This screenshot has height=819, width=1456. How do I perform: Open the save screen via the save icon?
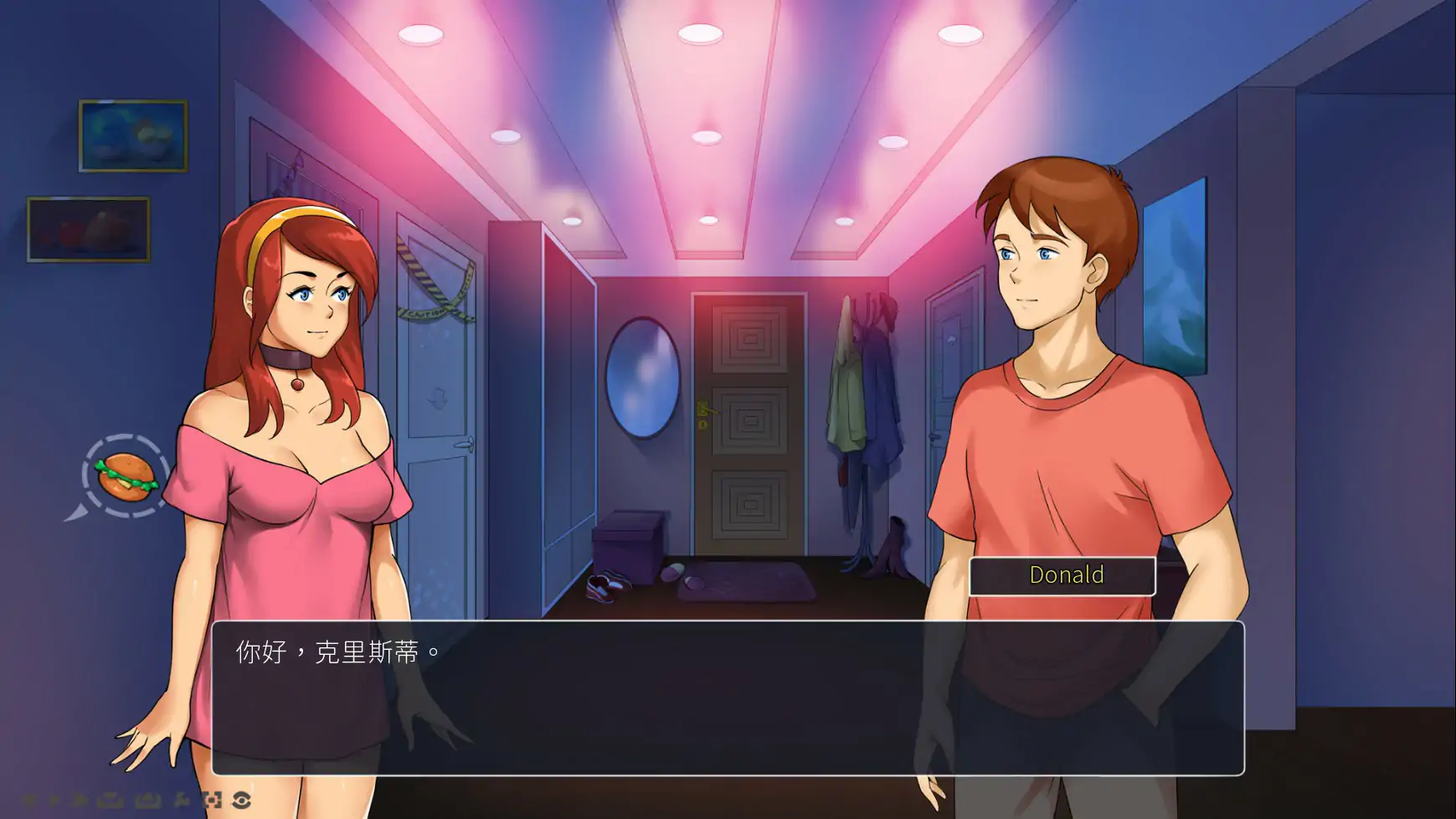(111, 800)
